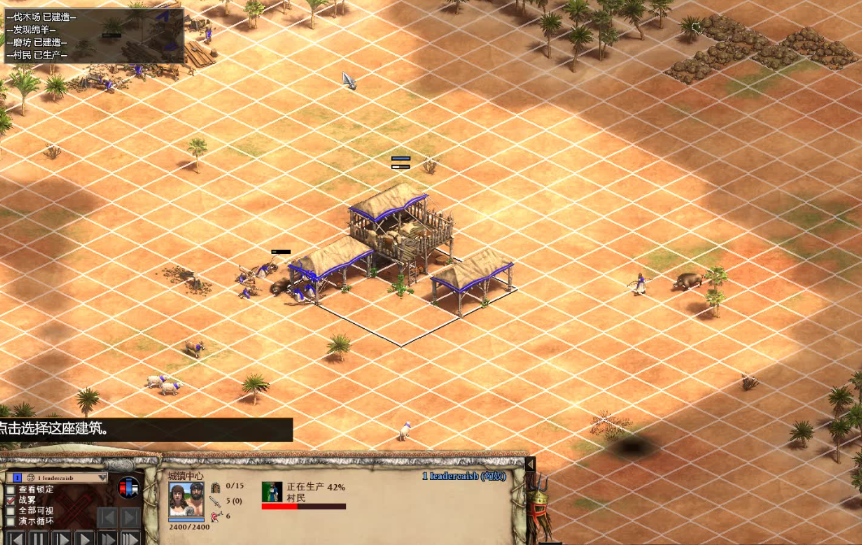Select the villager production queue icon

click(272, 491)
